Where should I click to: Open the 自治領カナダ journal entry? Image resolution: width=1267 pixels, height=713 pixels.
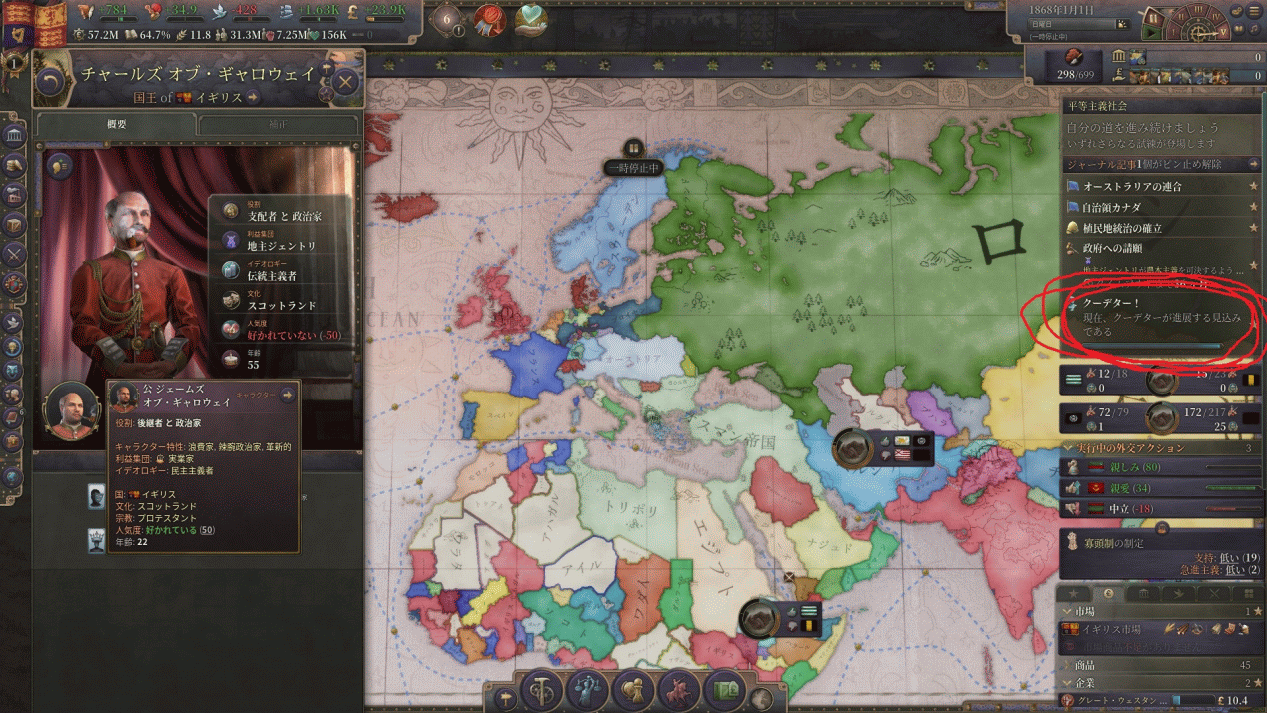click(x=1111, y=207)
